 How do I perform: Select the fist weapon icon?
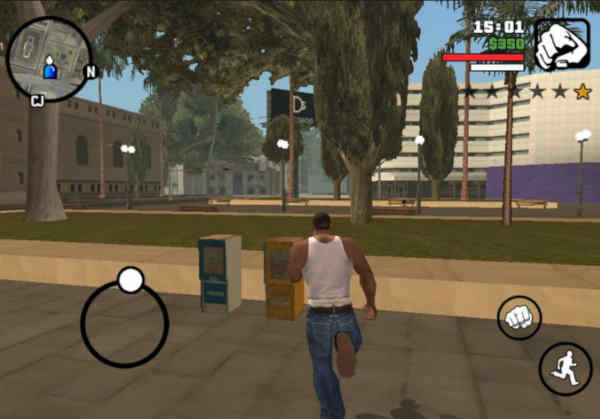click(x=561, y=45)
